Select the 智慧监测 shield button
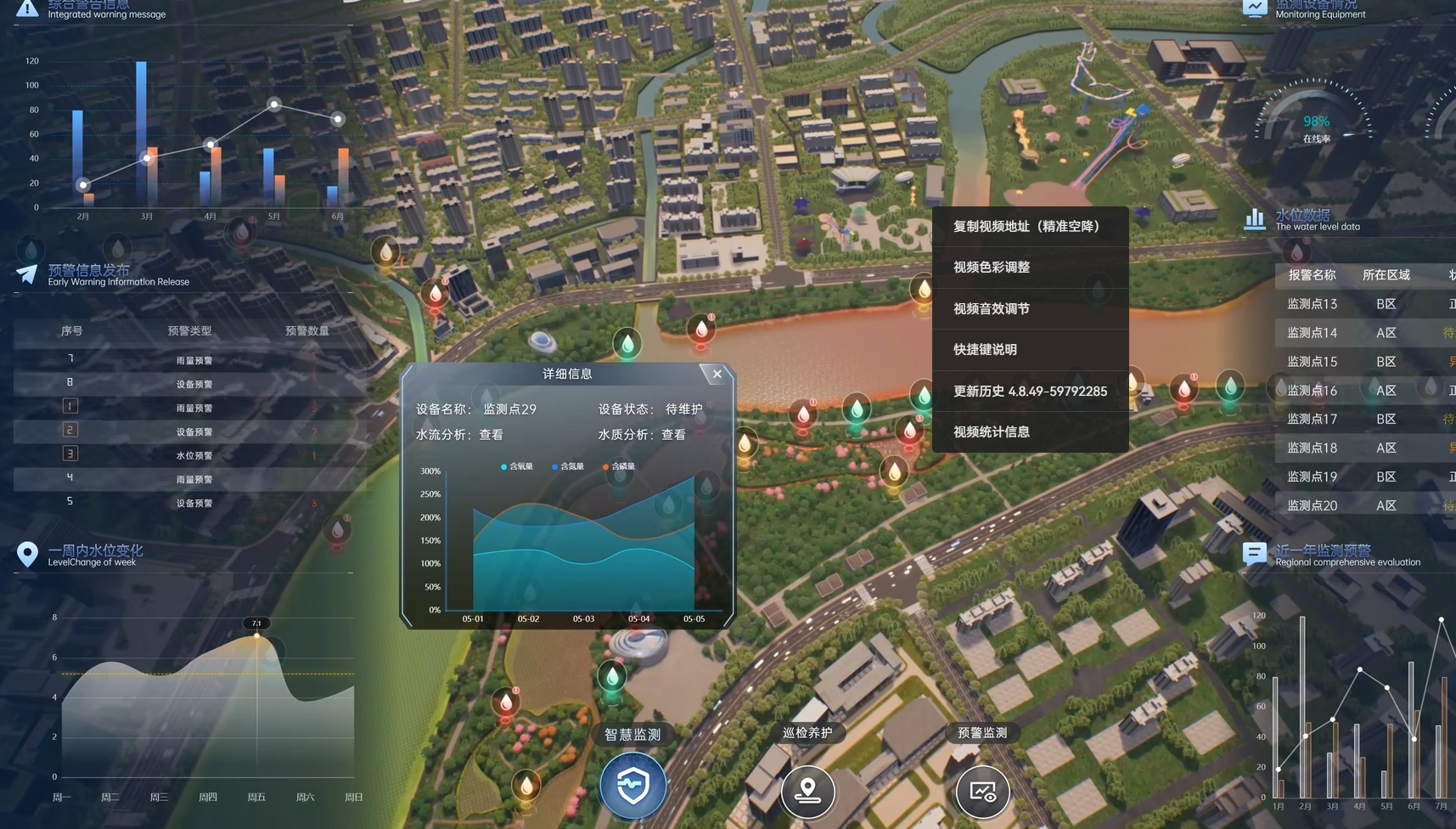1456x829 pixels. (x=632, y=786)
